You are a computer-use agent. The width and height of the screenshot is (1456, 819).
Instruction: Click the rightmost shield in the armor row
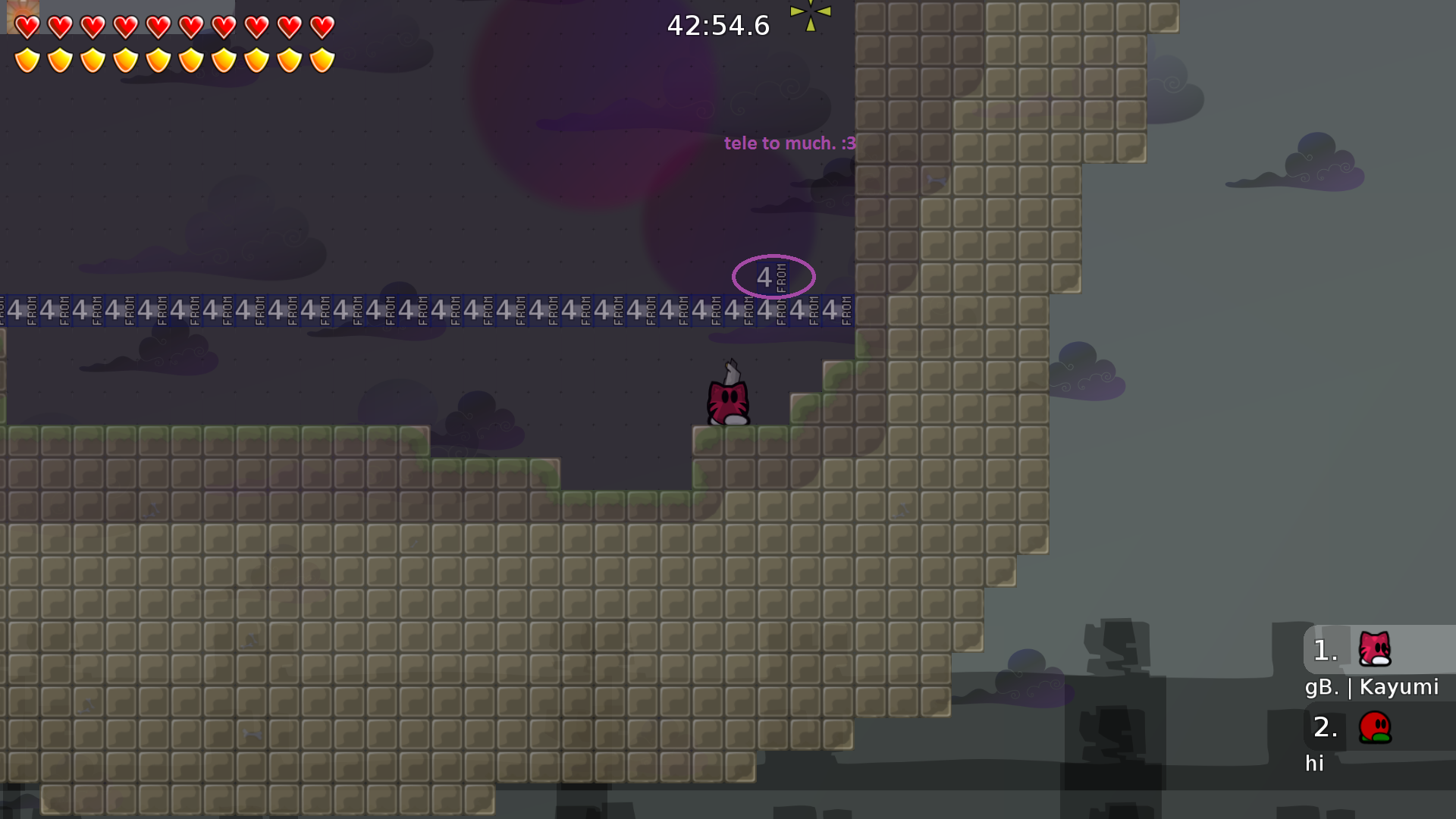pos(322,59)
